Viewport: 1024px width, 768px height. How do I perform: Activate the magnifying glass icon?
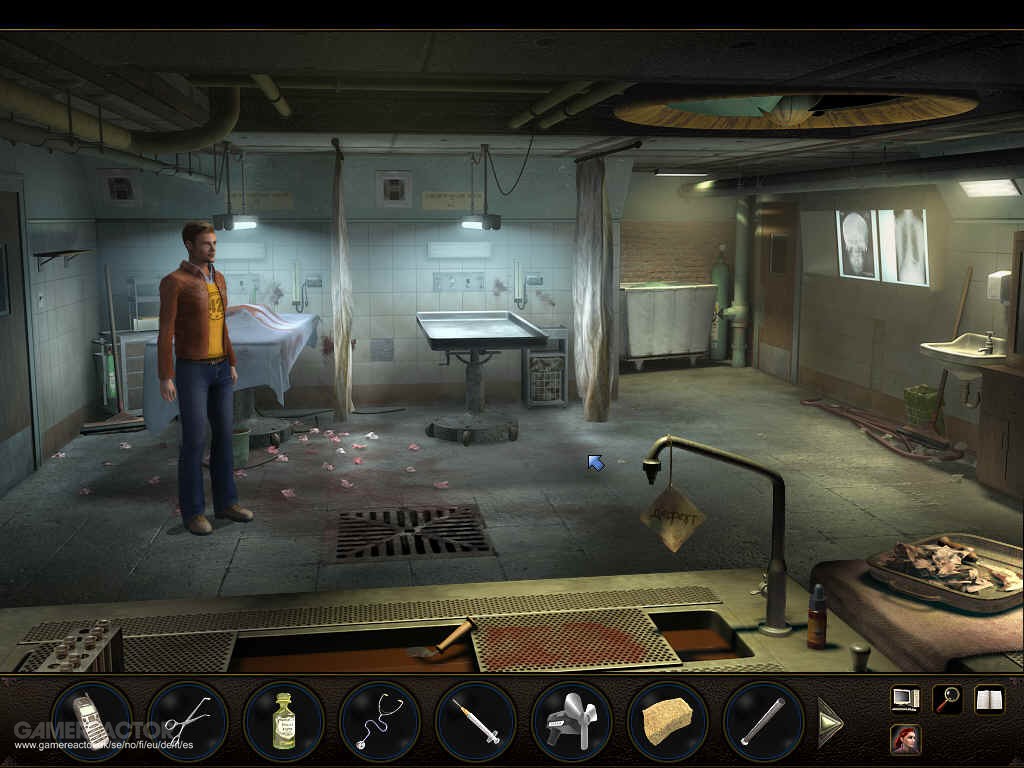946,699
